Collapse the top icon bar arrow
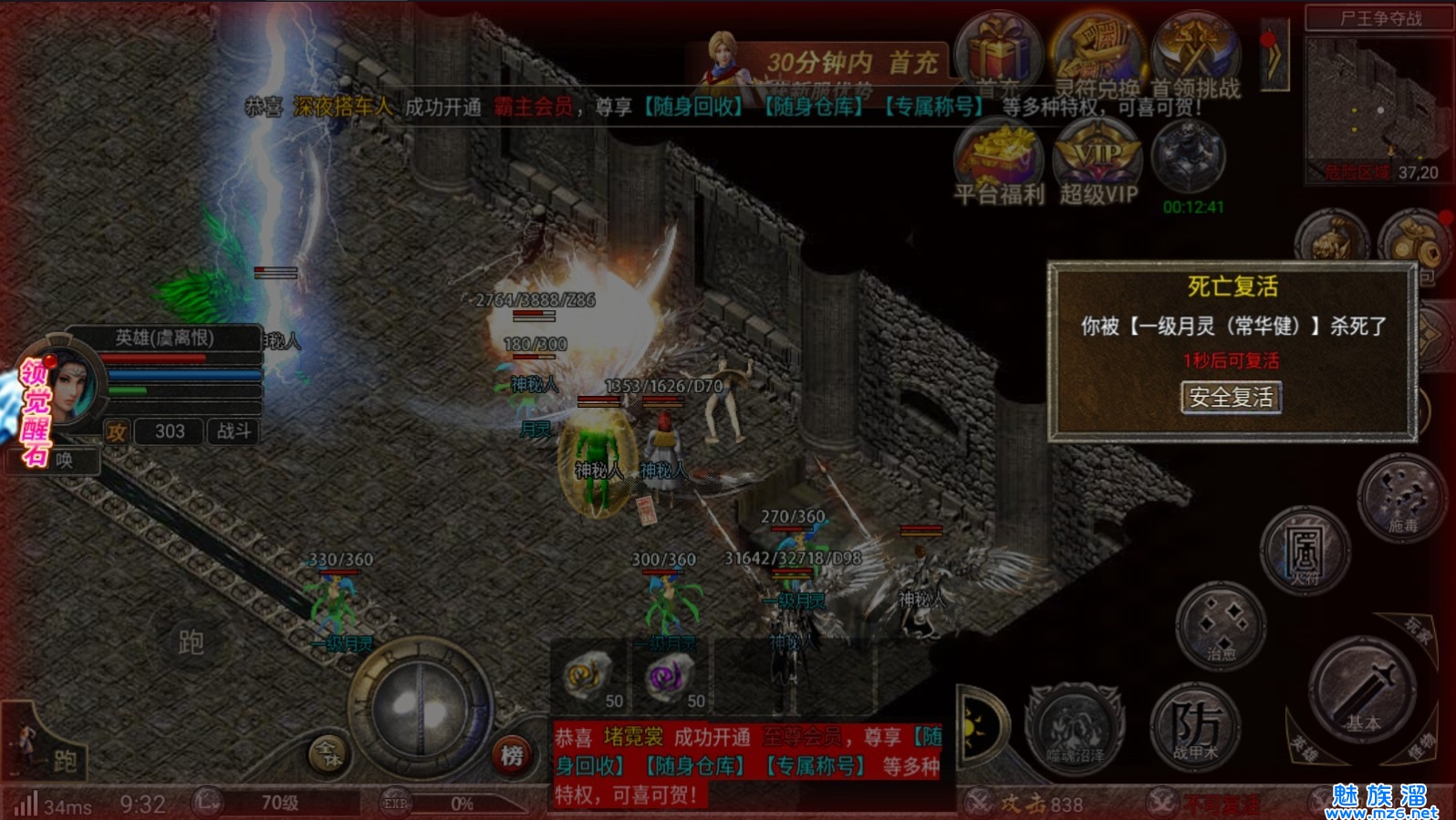The height and width of the screenshot is (820, 1456). coord(1274,55)
